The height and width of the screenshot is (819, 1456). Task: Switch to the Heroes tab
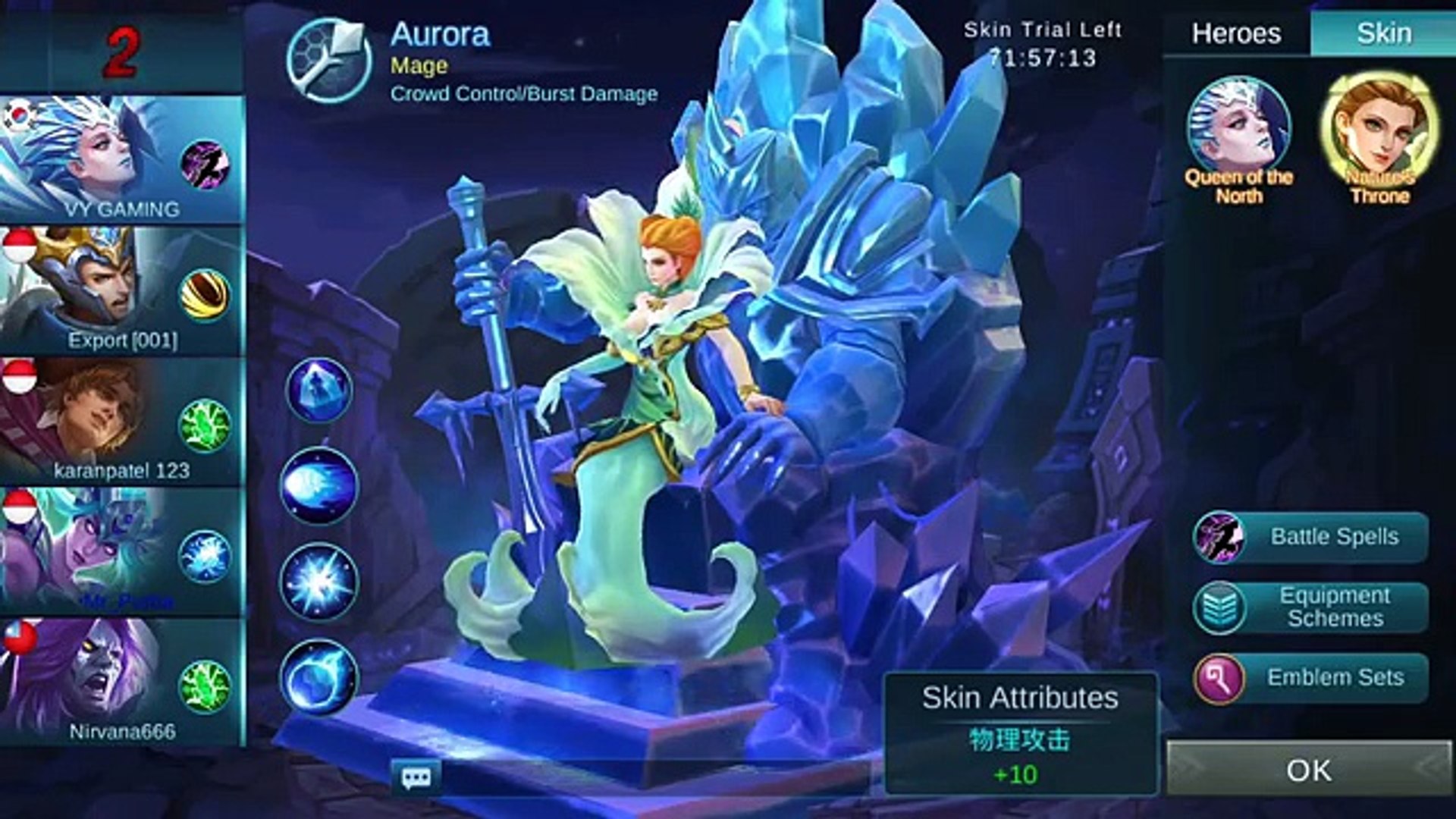pyautogui.click(x=1235, y=33)
